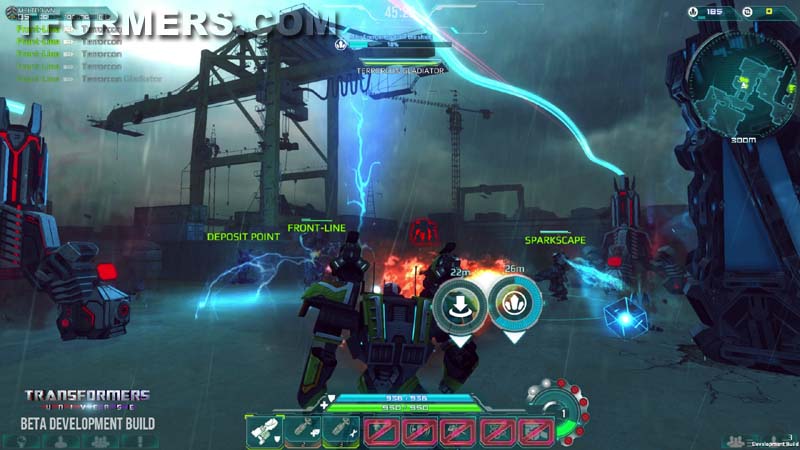Select the primary gun weapon slot
The image size is (800, 450).
pos(263,431)
